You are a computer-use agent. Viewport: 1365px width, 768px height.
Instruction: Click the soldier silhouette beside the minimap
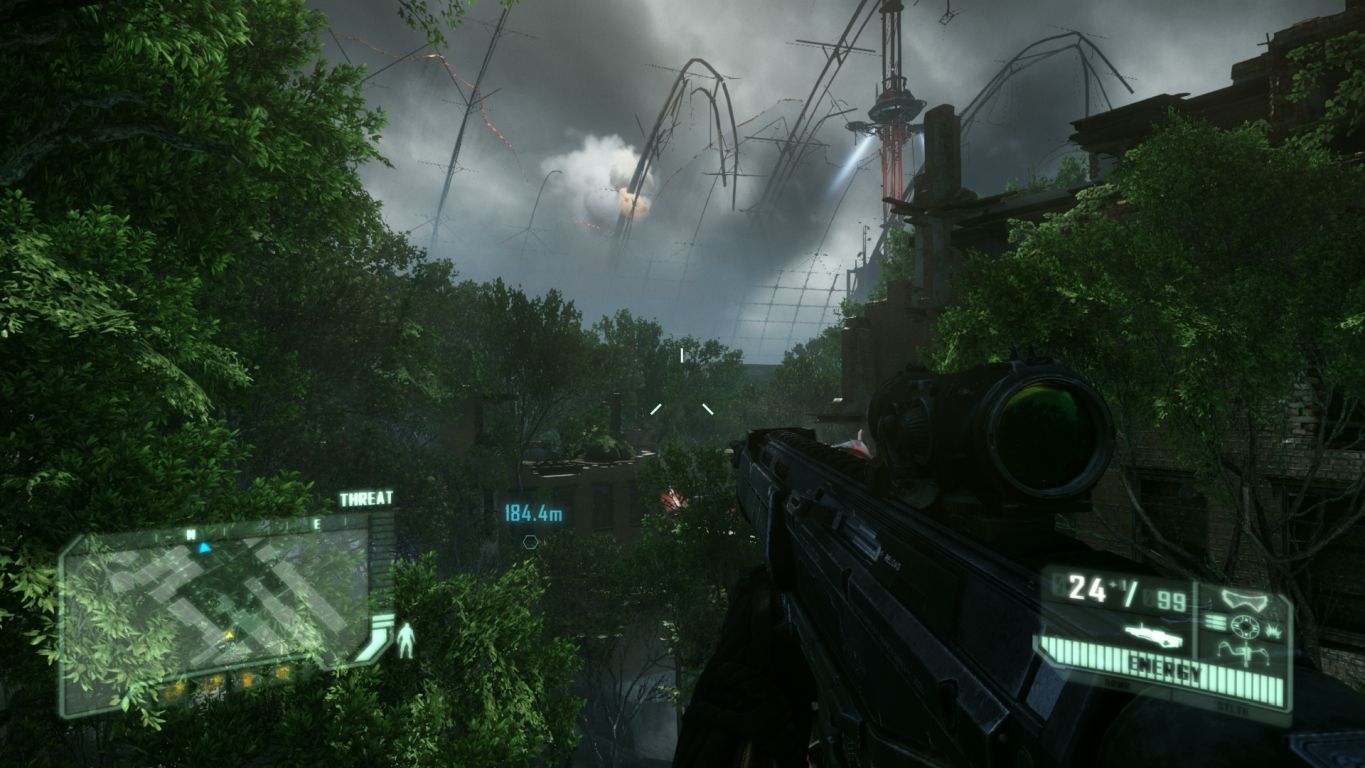(406, 637)
